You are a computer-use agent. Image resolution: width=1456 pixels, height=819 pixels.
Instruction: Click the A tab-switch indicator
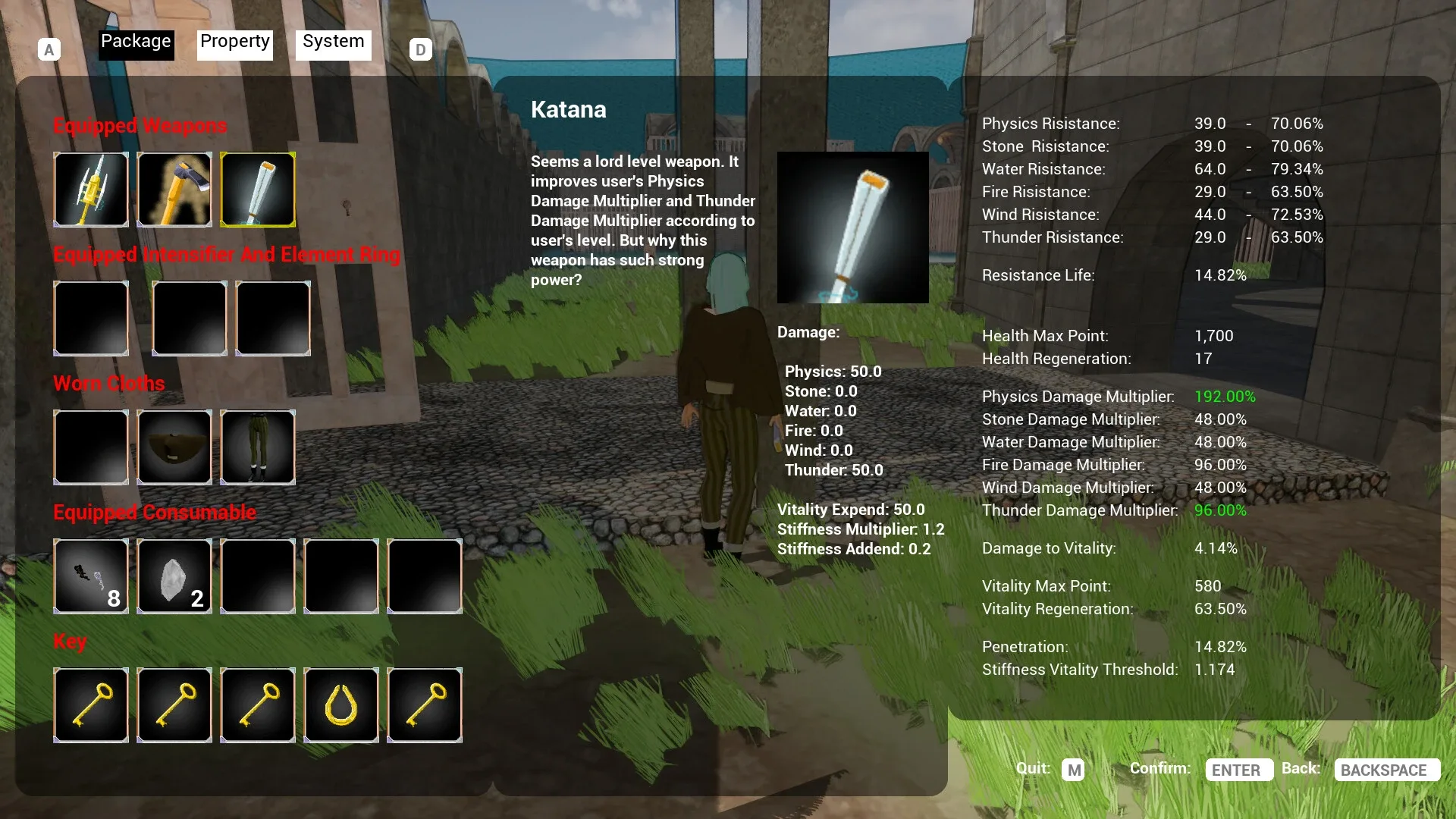49,48
